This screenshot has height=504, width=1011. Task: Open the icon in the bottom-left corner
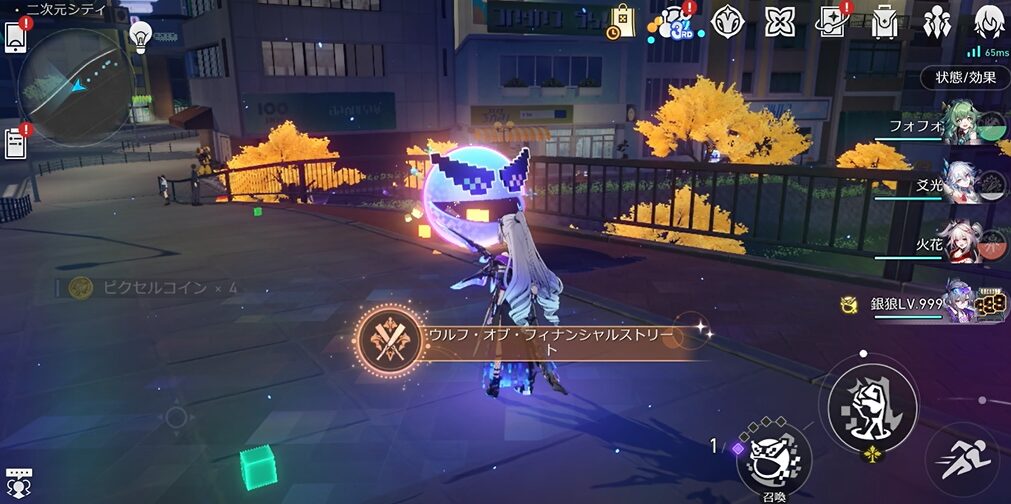tap(18, 483)
